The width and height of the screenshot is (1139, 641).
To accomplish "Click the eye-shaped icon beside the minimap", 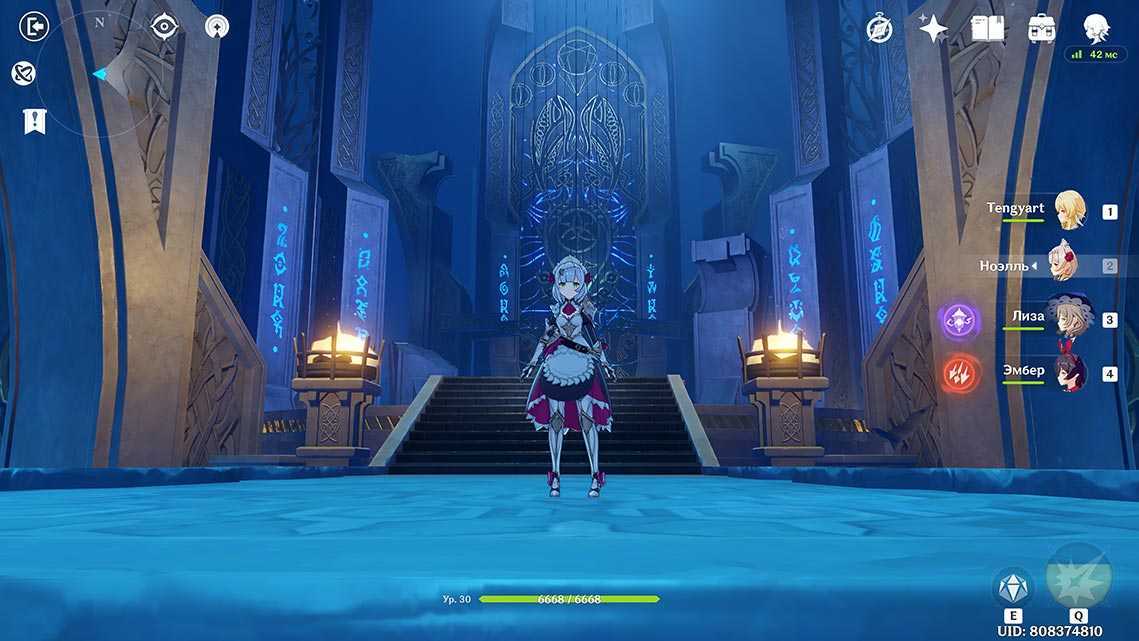I will [164, 27].
